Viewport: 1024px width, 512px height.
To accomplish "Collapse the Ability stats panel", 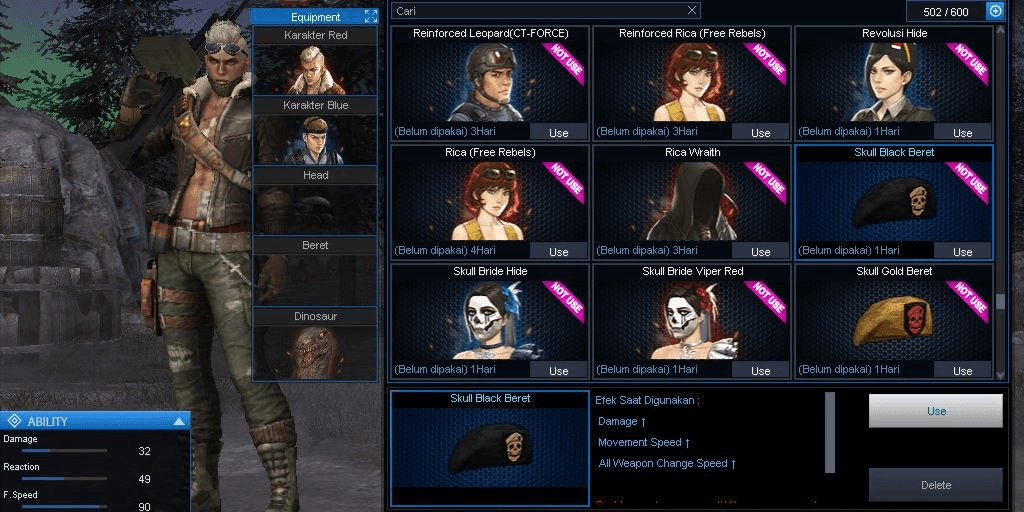I will tap(179, 421).
